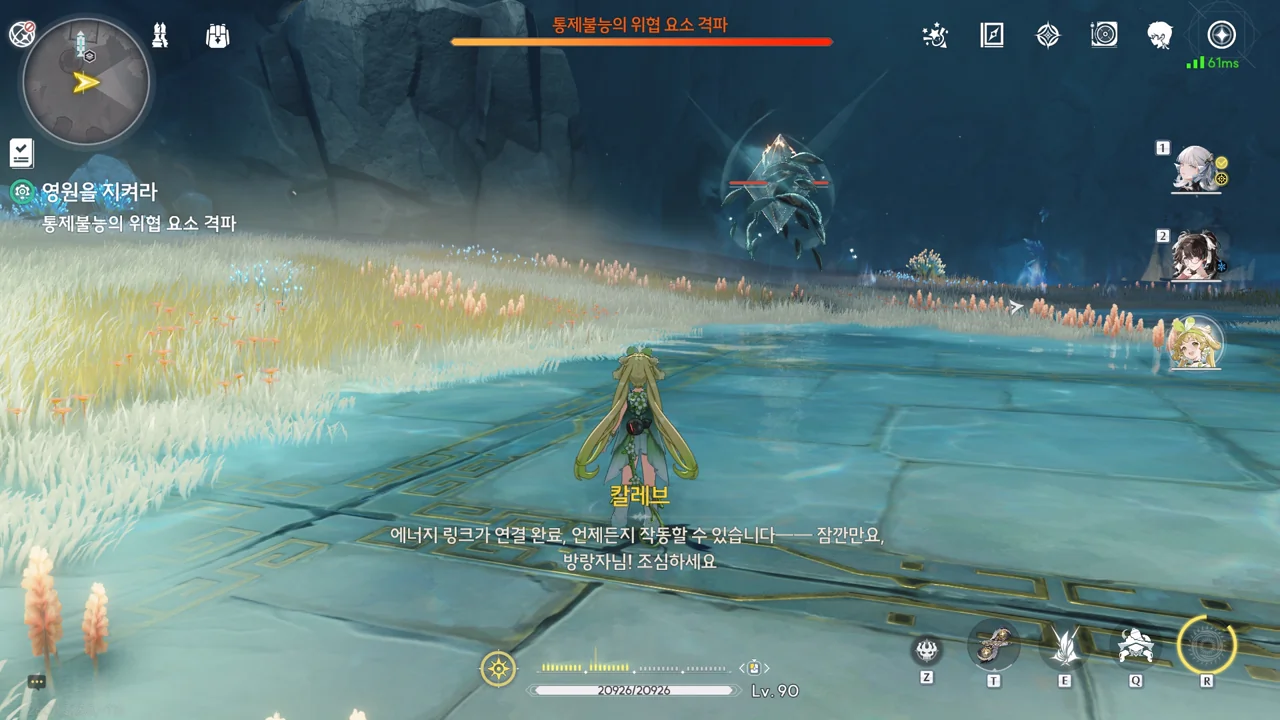Switch to the dark-haired party member 2

1197,256
